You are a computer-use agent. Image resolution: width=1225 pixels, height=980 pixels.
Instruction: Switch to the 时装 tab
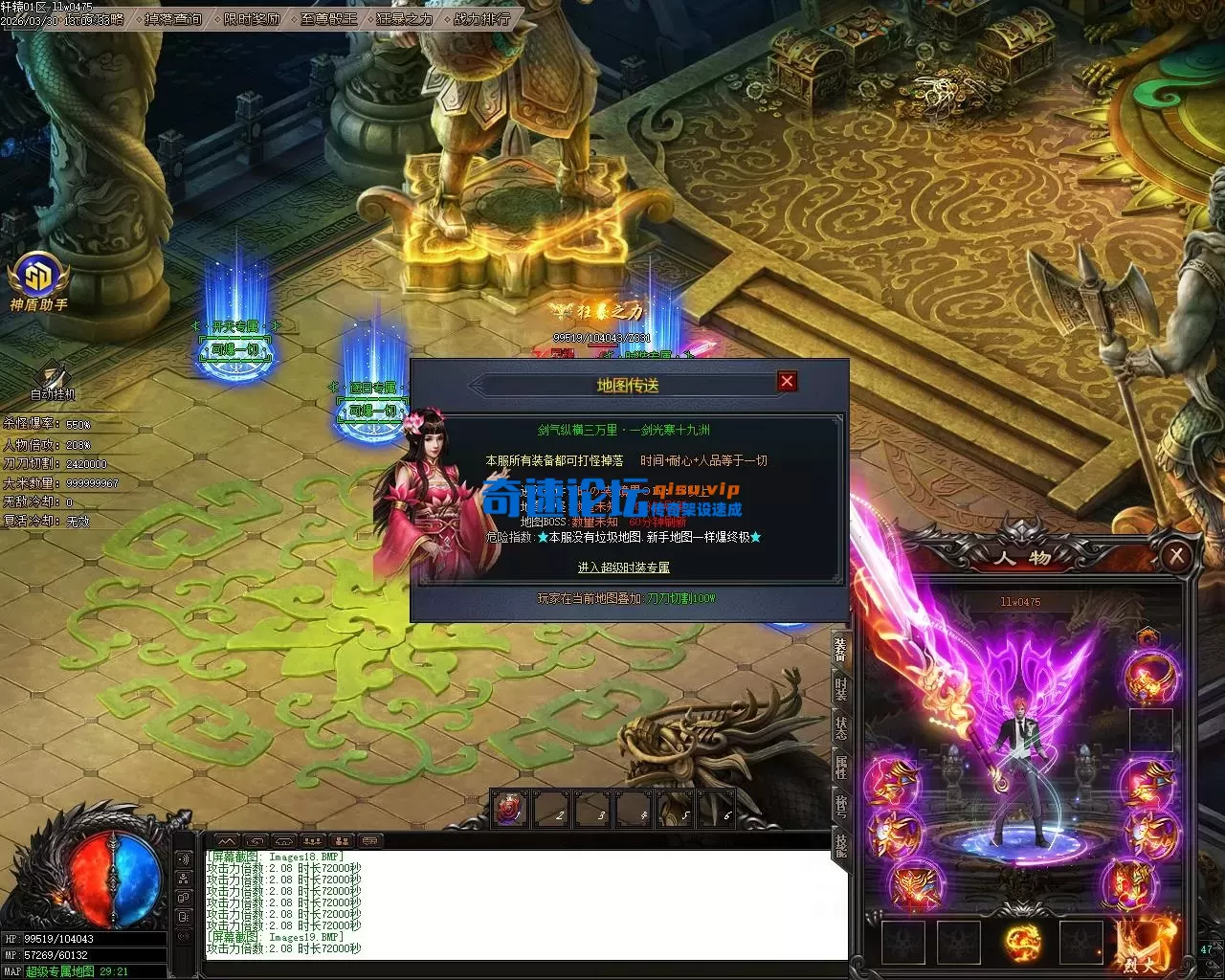[840, 688]
